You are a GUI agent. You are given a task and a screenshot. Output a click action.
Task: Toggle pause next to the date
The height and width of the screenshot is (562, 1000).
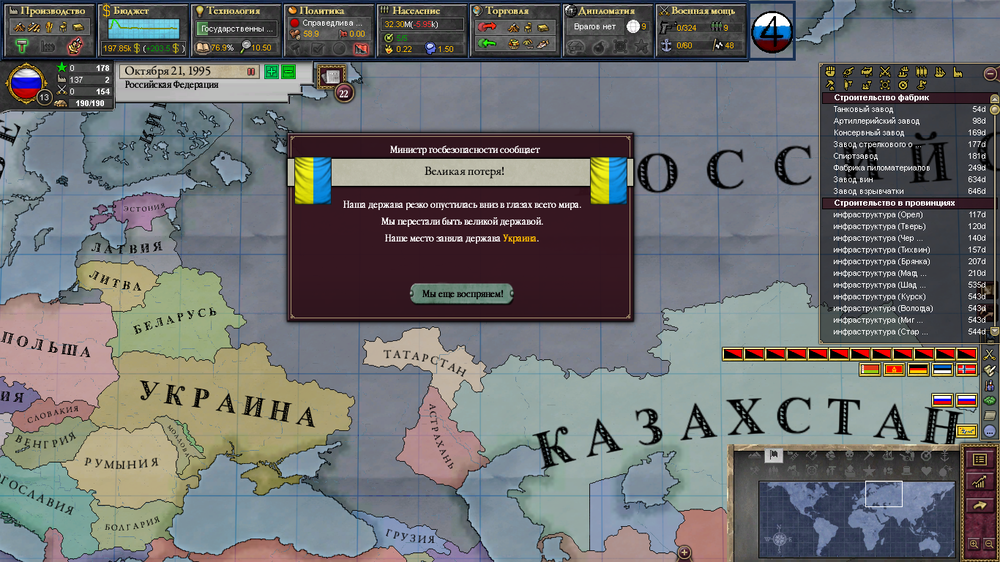[250, 71]
